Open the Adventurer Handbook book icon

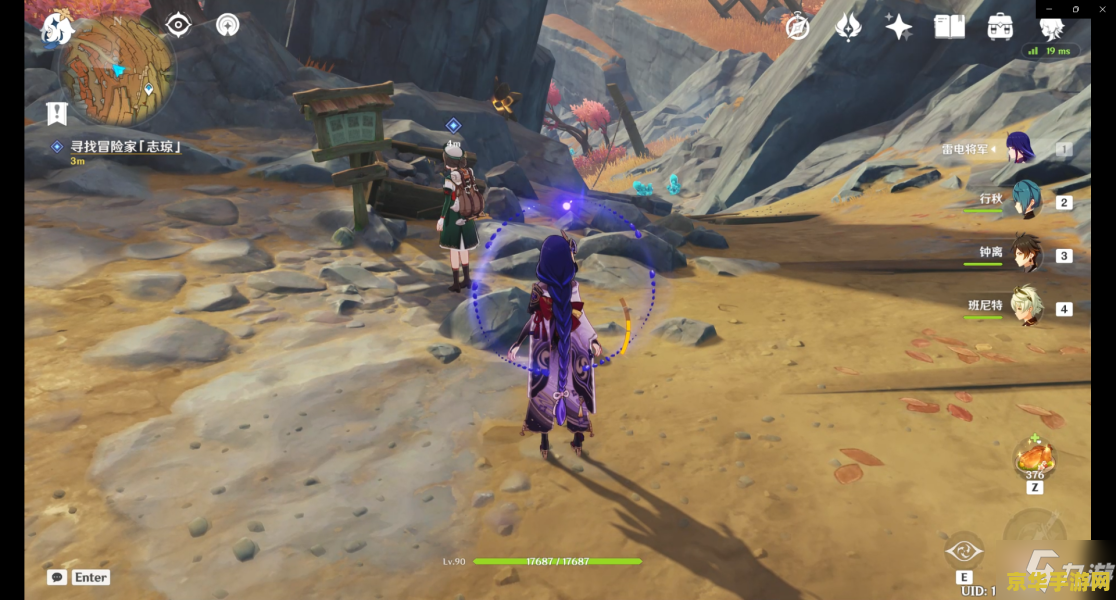pyautogui.click(x=949, y=27)
